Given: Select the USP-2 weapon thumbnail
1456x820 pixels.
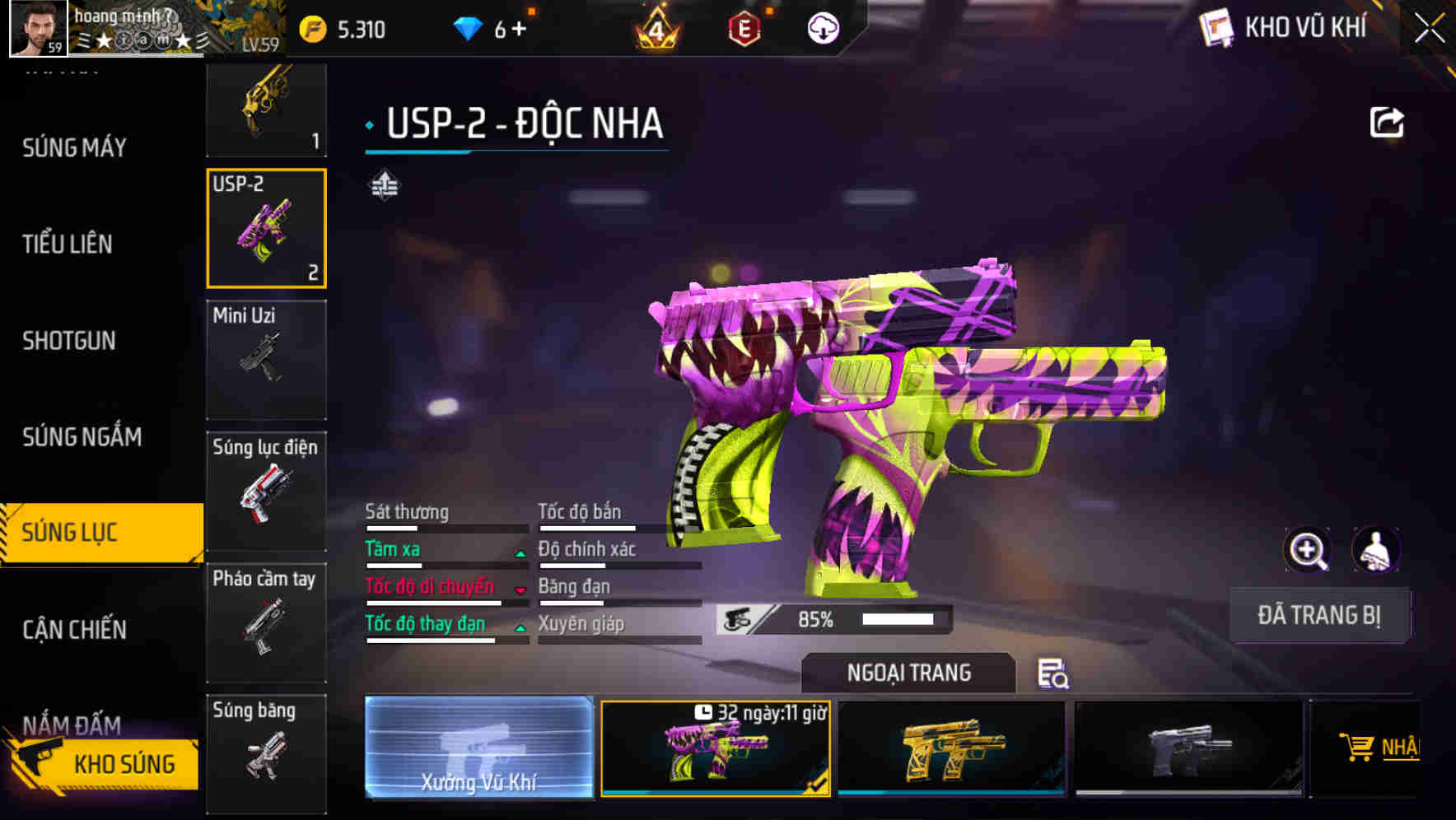Looking at the screenshot, I should (x=265, y=228).
